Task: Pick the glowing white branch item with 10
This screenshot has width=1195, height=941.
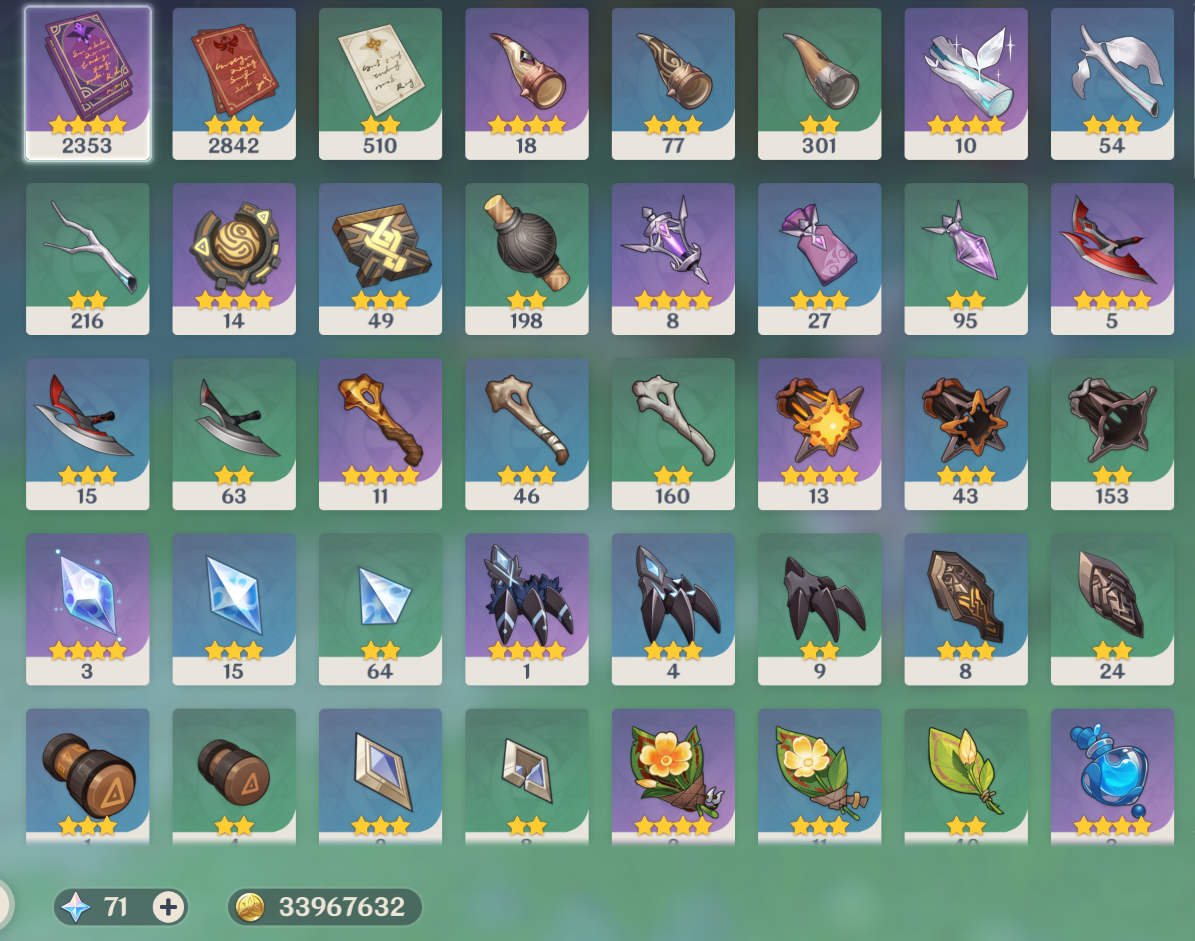Action: click(x=965, y=82)
